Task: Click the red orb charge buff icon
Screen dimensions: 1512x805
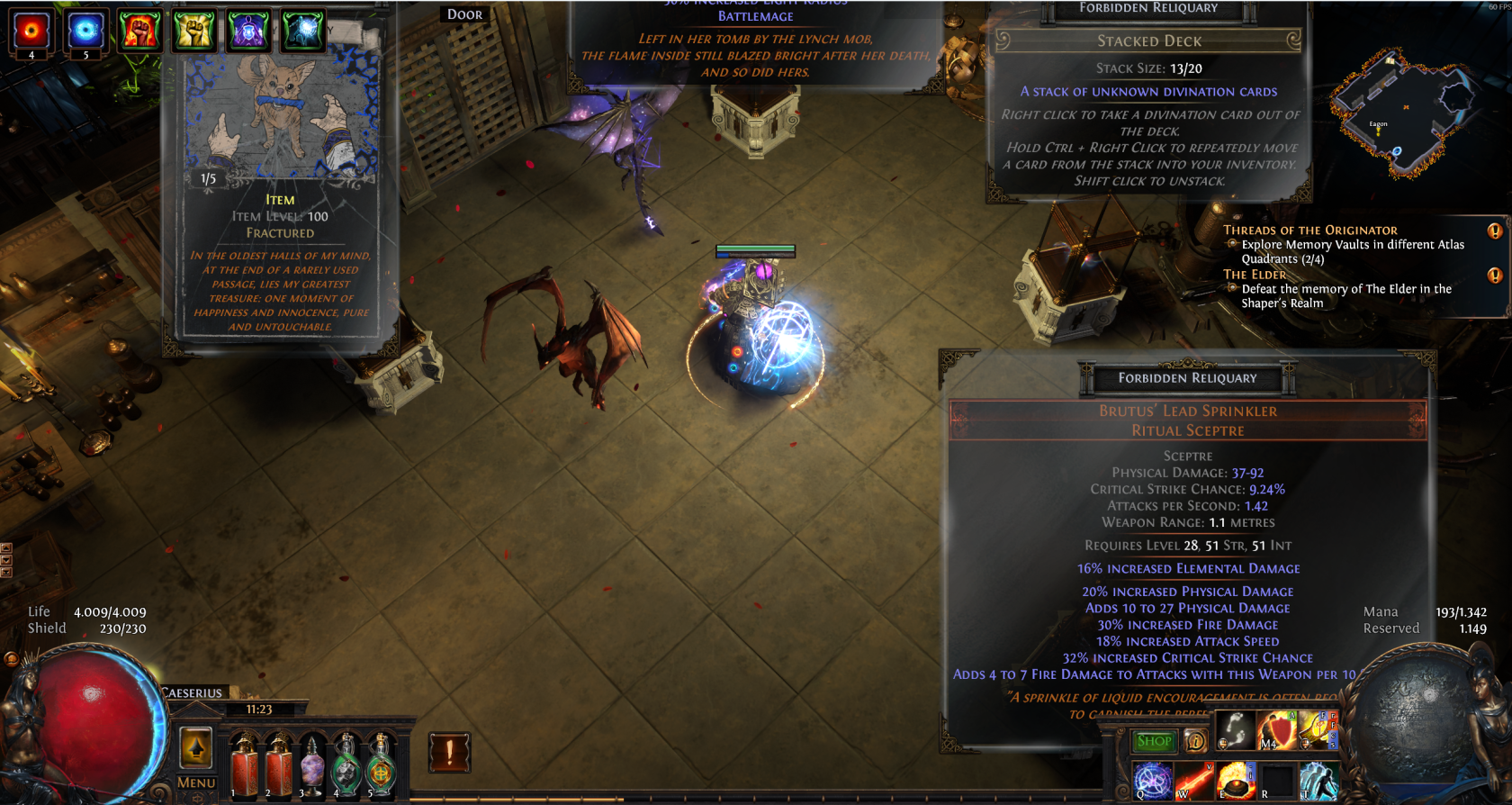Action: [x=31, y=31]
